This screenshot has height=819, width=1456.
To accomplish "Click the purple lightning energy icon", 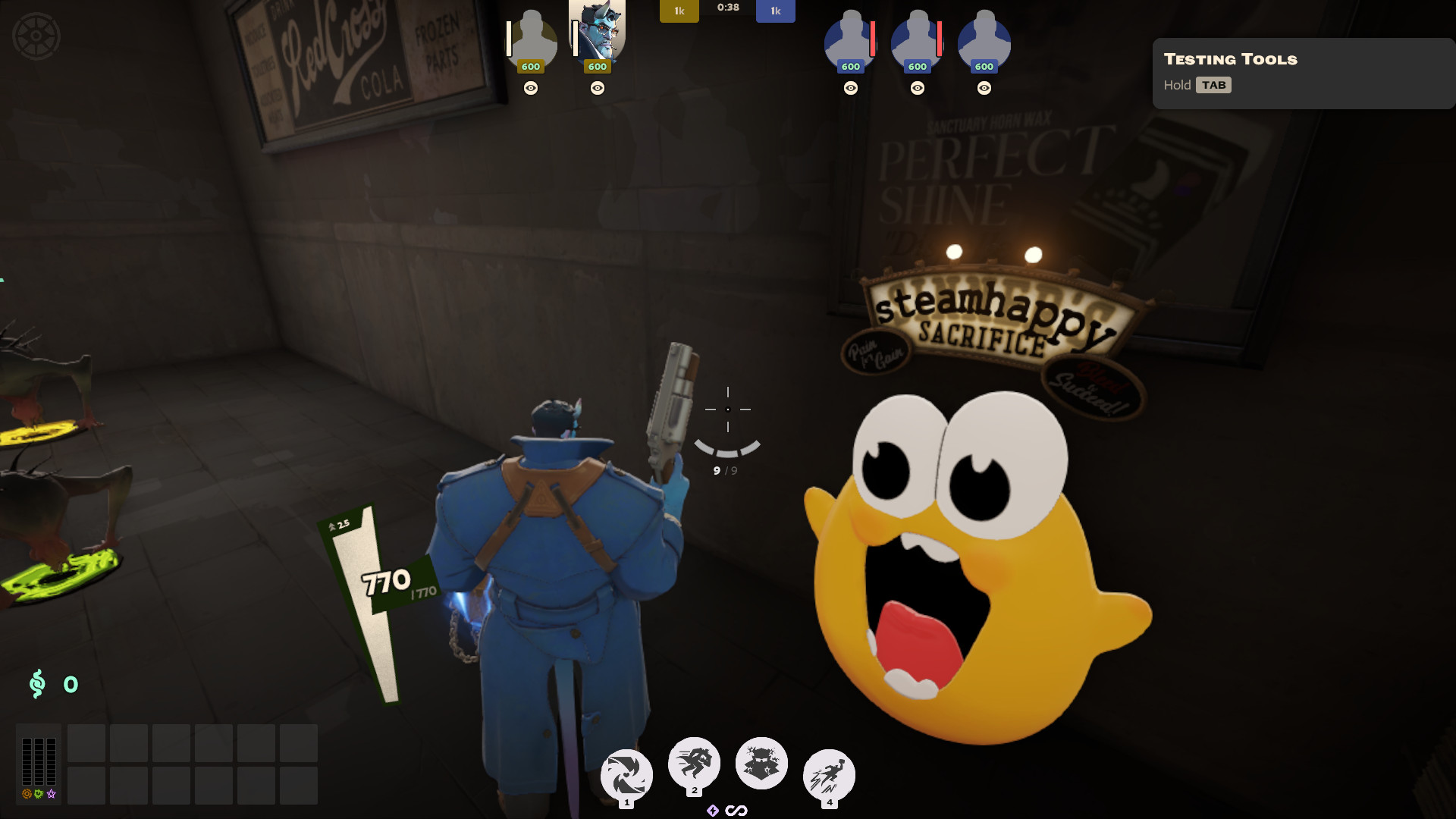I will pyautogui.click(x=713, y=809).
